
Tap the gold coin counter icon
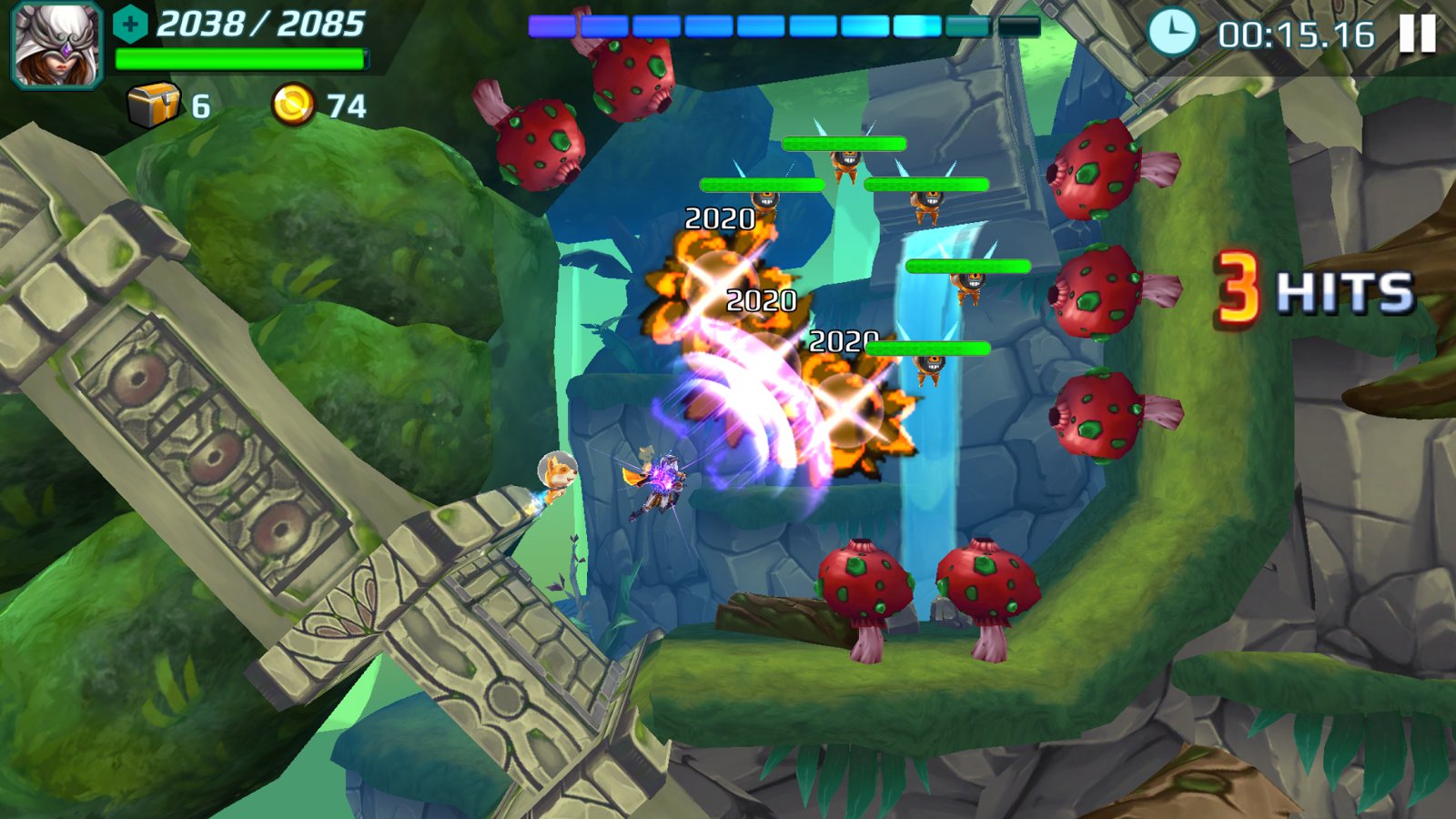pyautogui.click(x=293, y=106)
